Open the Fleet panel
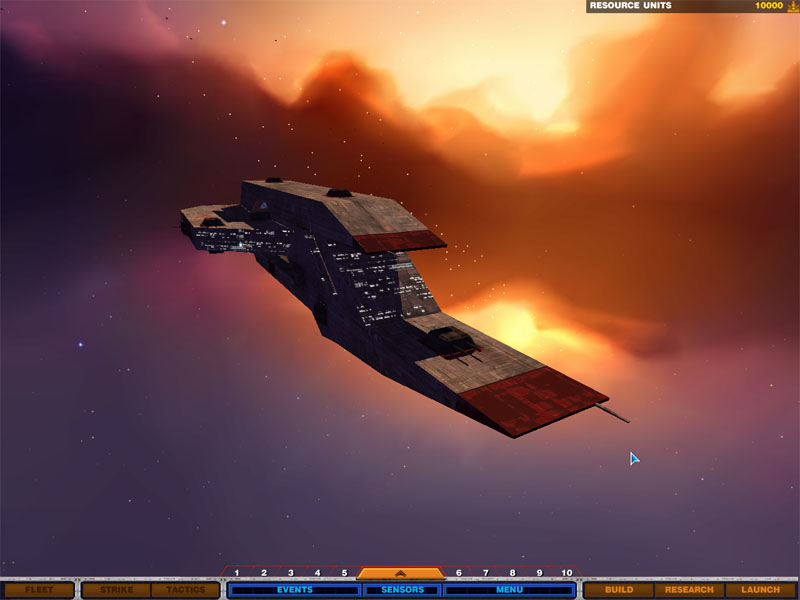Viewport: 800px width, 600px height. 39,590
